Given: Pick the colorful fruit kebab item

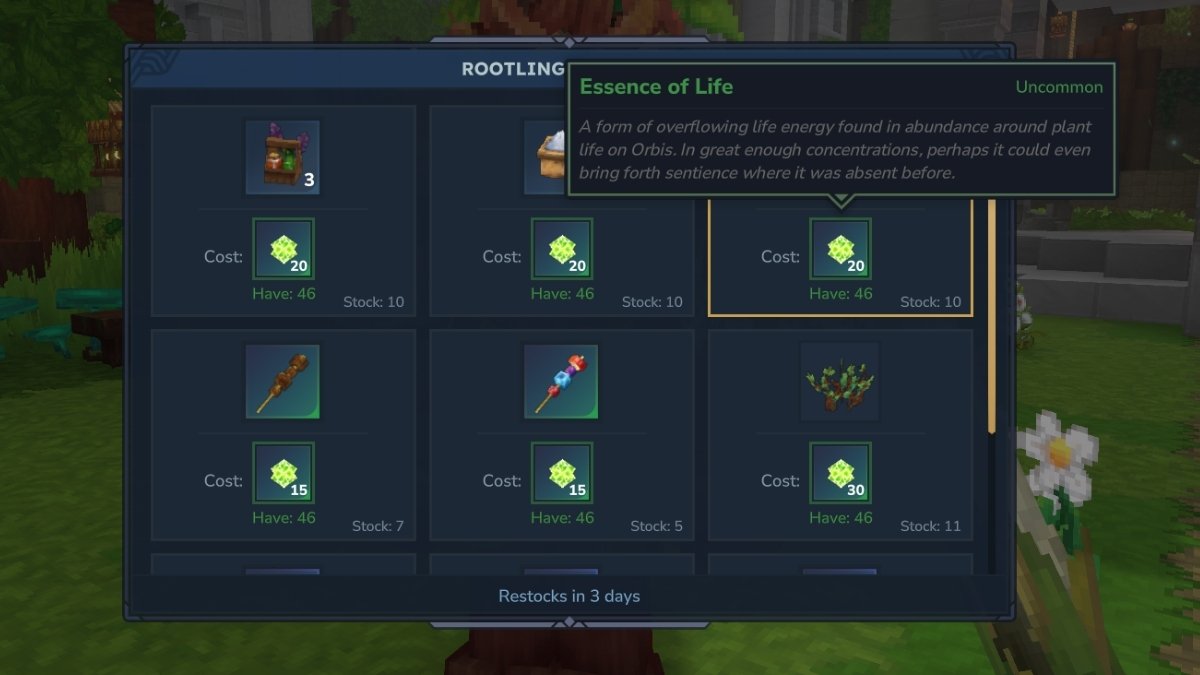Looking at the screenshot, I should pos(561,382).
